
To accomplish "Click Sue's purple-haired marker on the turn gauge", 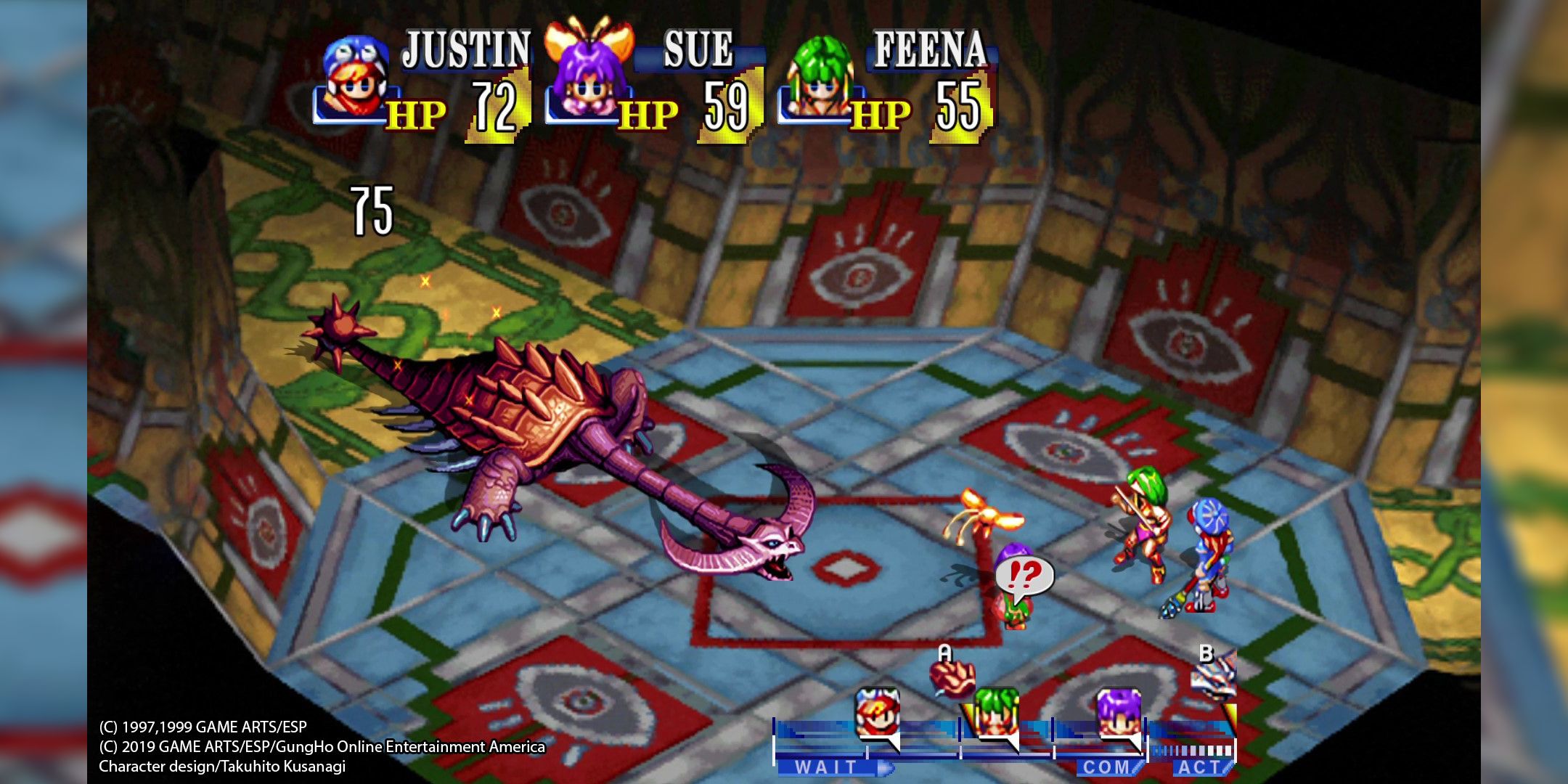I will [x=1119, y=714].
